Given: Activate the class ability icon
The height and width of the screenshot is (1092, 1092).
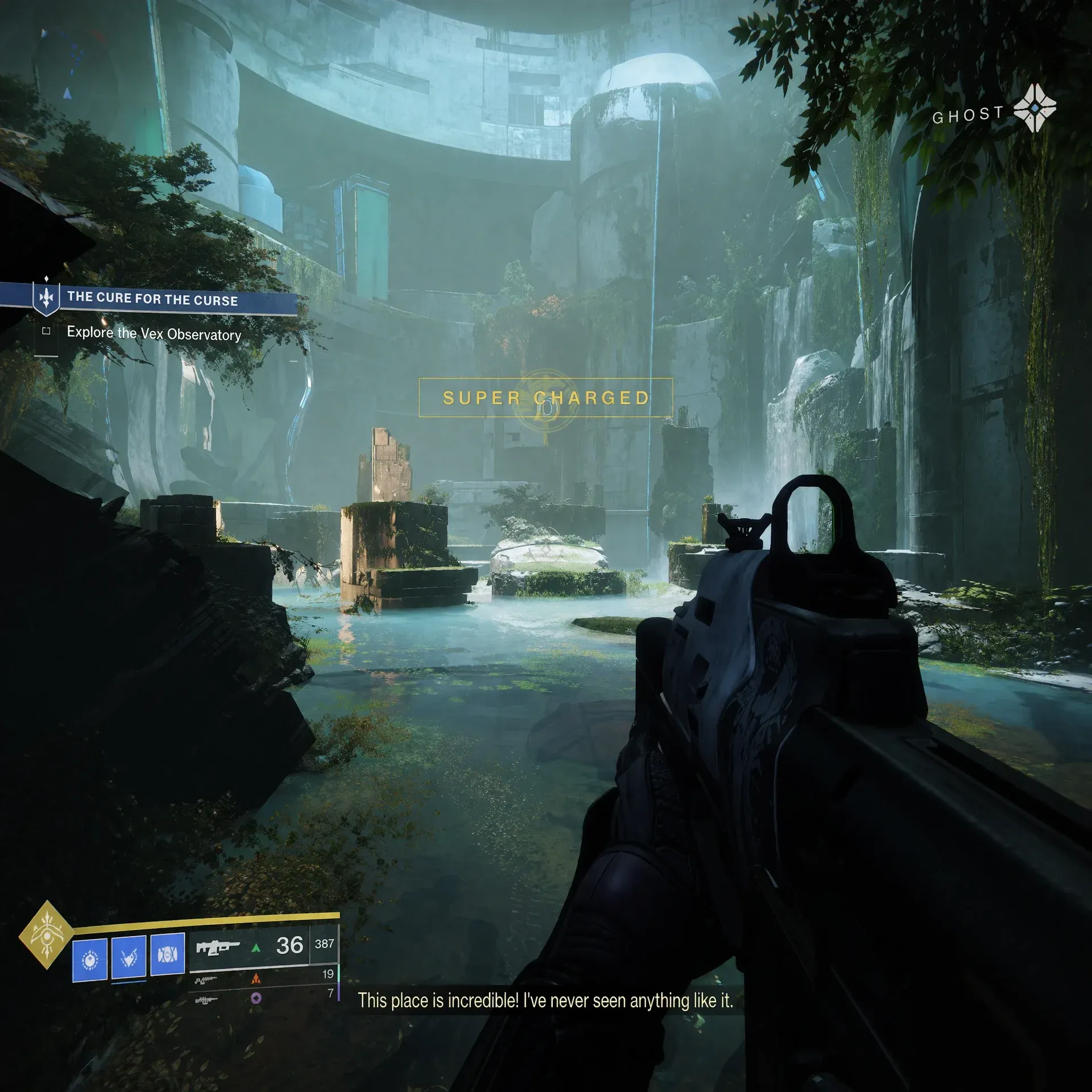Looking at the screenshot, I should (167, 954).
